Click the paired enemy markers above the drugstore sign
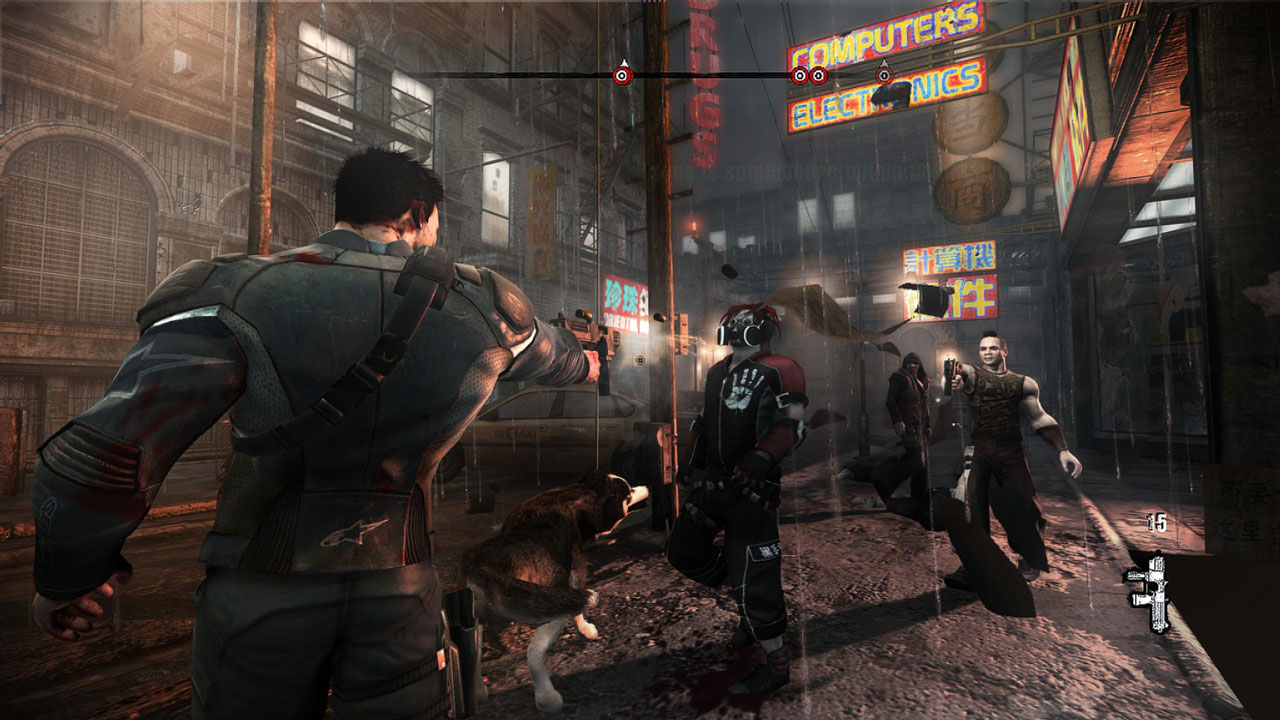Image resolution: width=1280 pixels, height=720 pixels. tap(807, 76)
